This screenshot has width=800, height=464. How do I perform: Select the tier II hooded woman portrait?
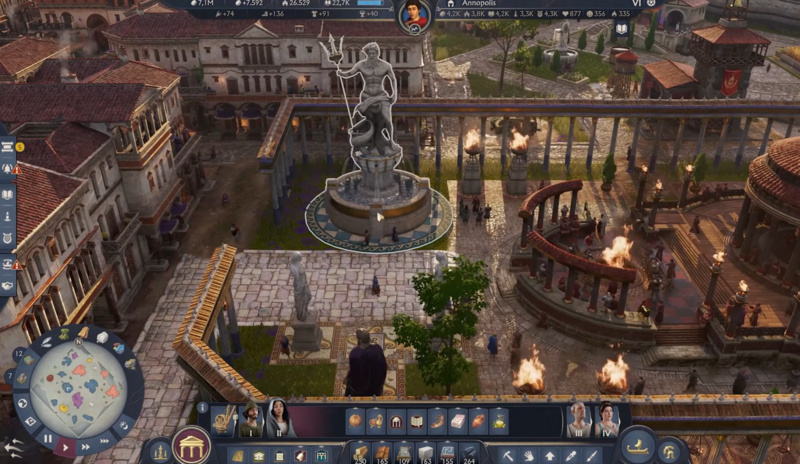coord(277,420)
